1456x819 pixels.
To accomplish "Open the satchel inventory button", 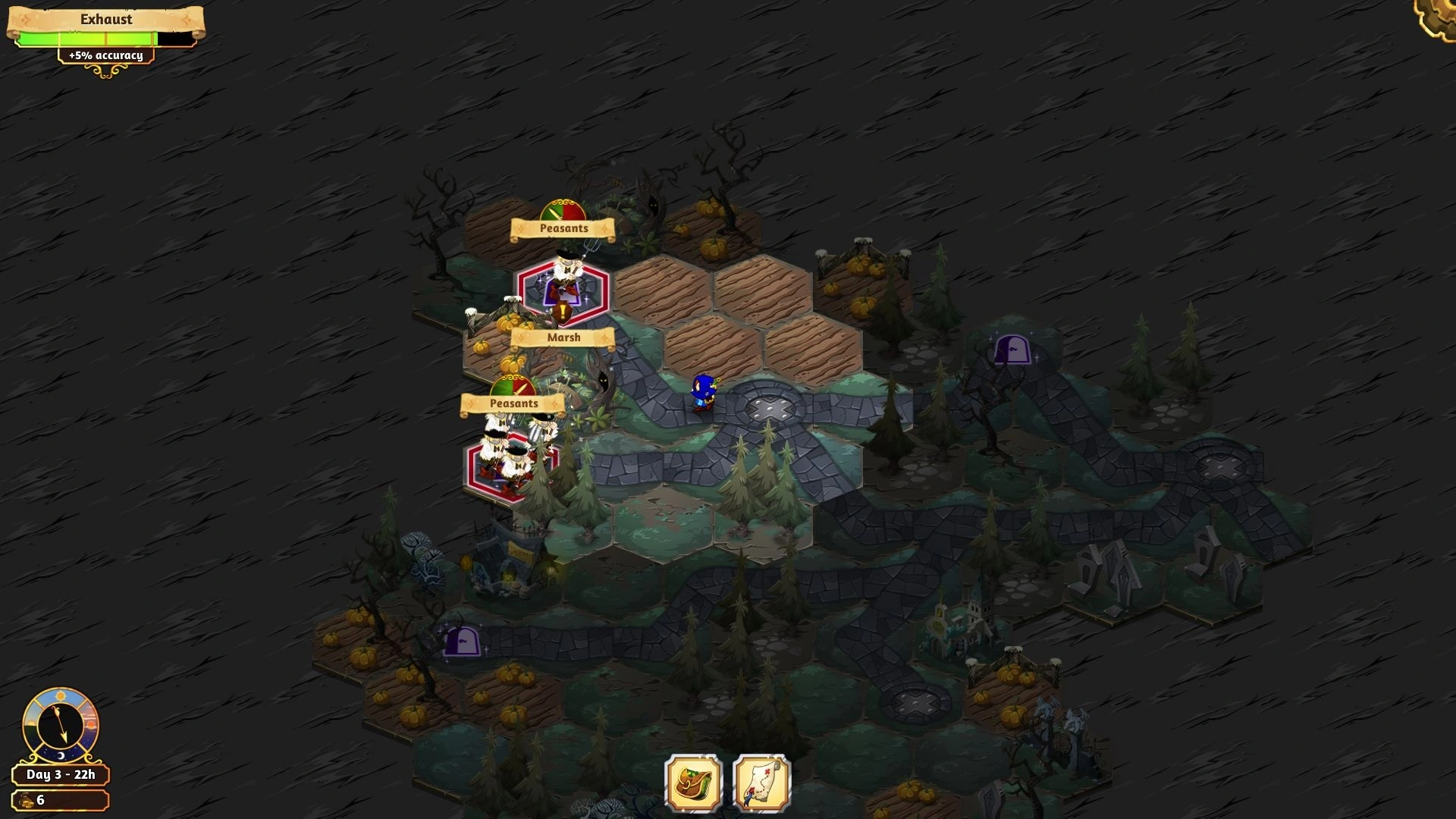I will pos(693,783).
